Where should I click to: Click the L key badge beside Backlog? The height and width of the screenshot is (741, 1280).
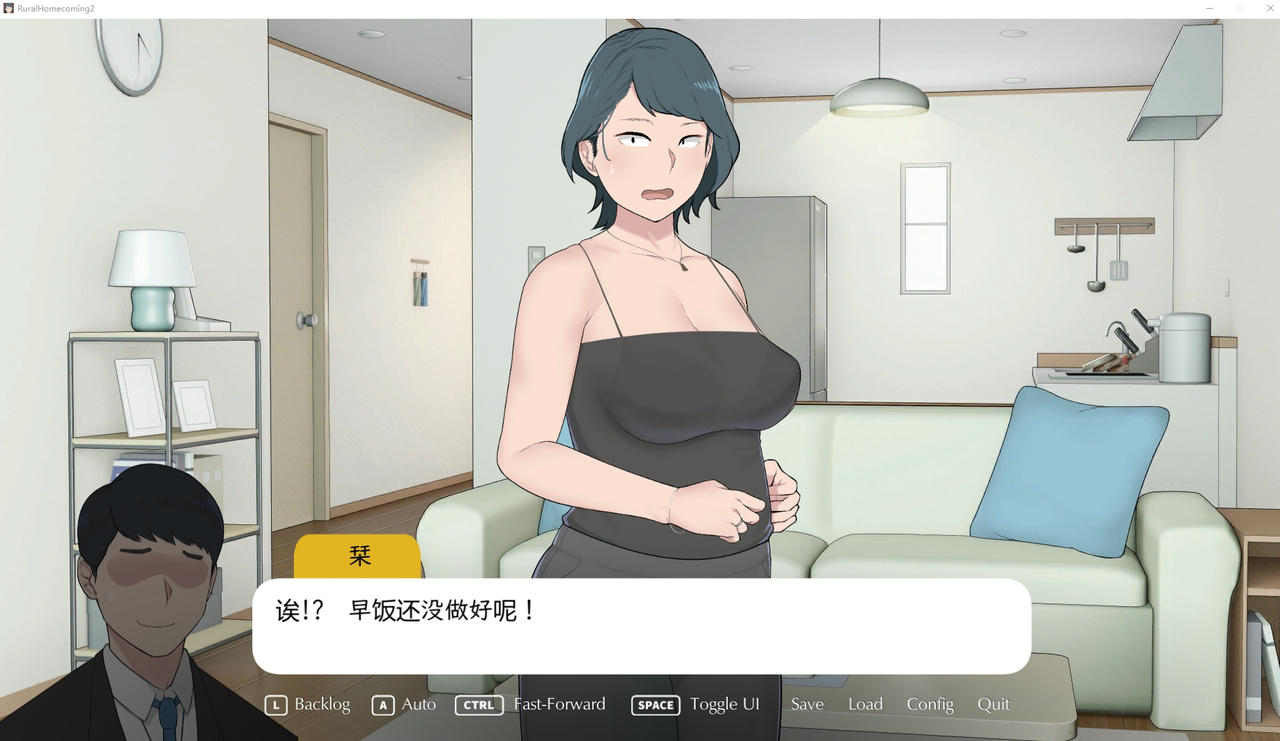[x=276, y=705]
